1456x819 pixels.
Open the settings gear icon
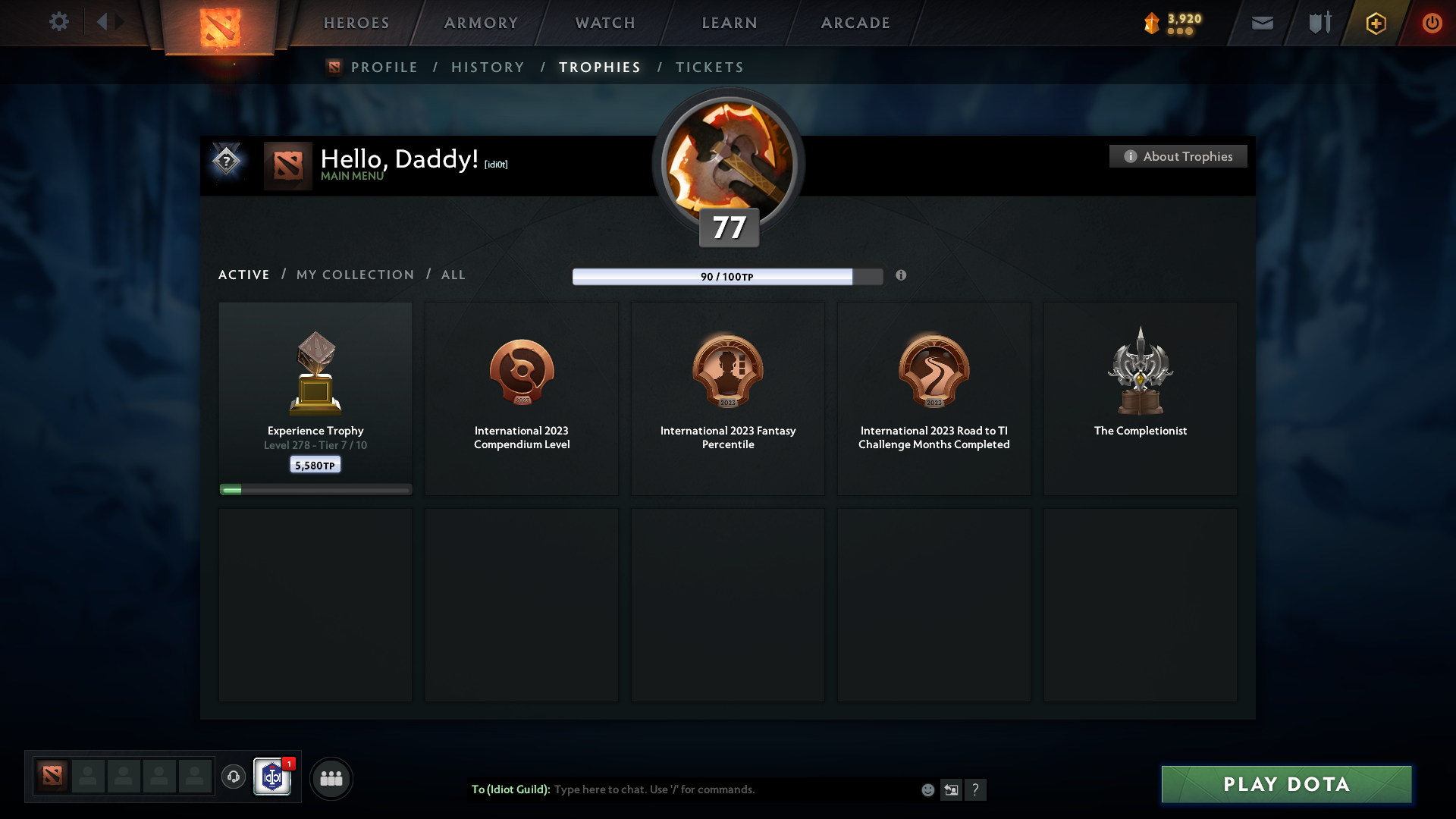click(59, 22)
